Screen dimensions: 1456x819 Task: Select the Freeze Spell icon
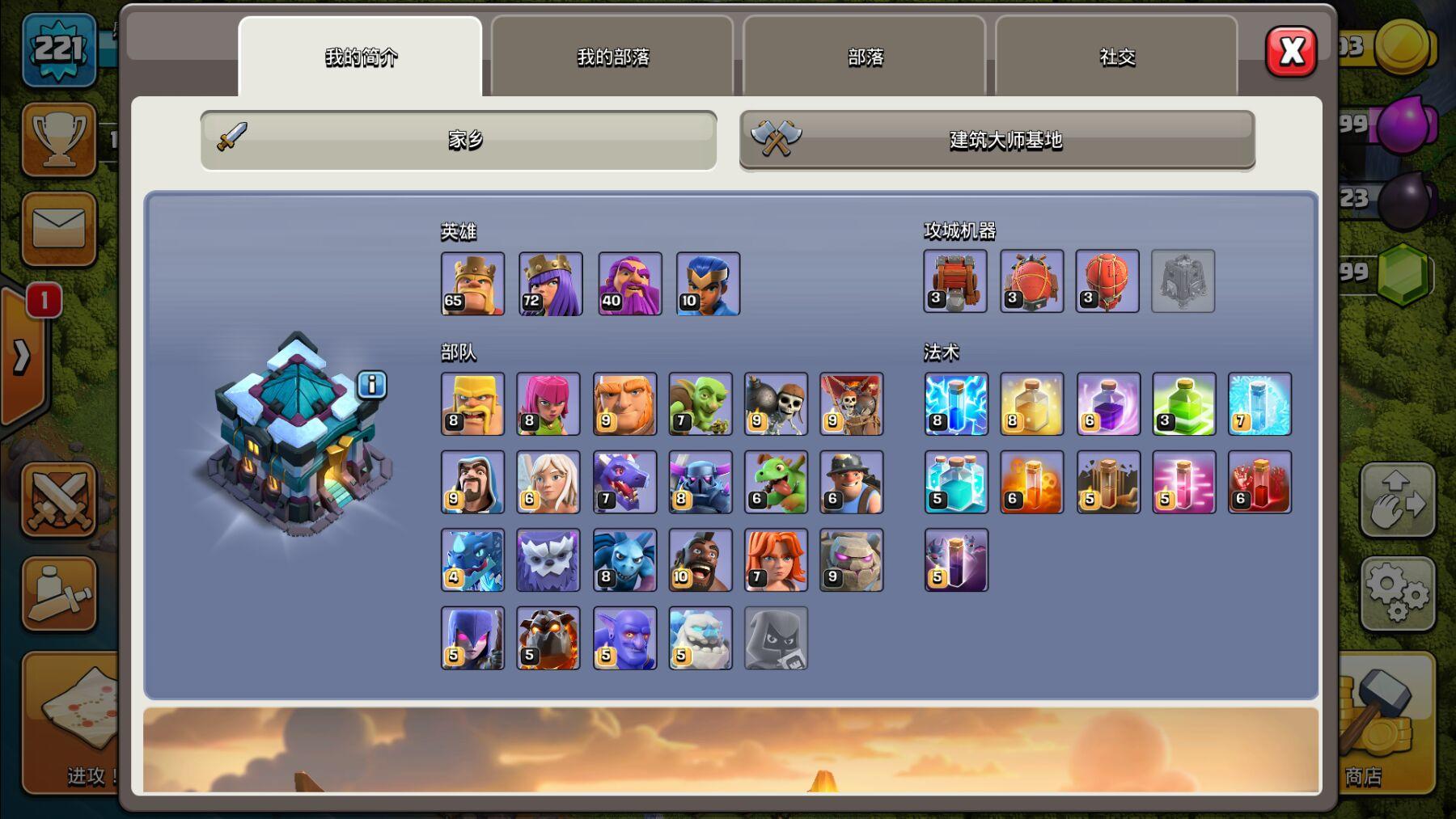pyautogui.click(x=1259, y=404)
